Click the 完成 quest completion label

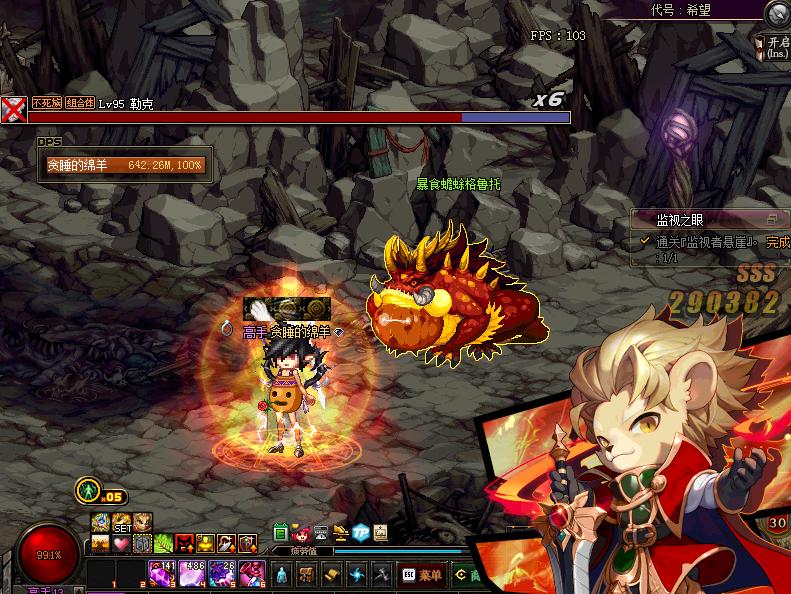(x=777, y=242)
